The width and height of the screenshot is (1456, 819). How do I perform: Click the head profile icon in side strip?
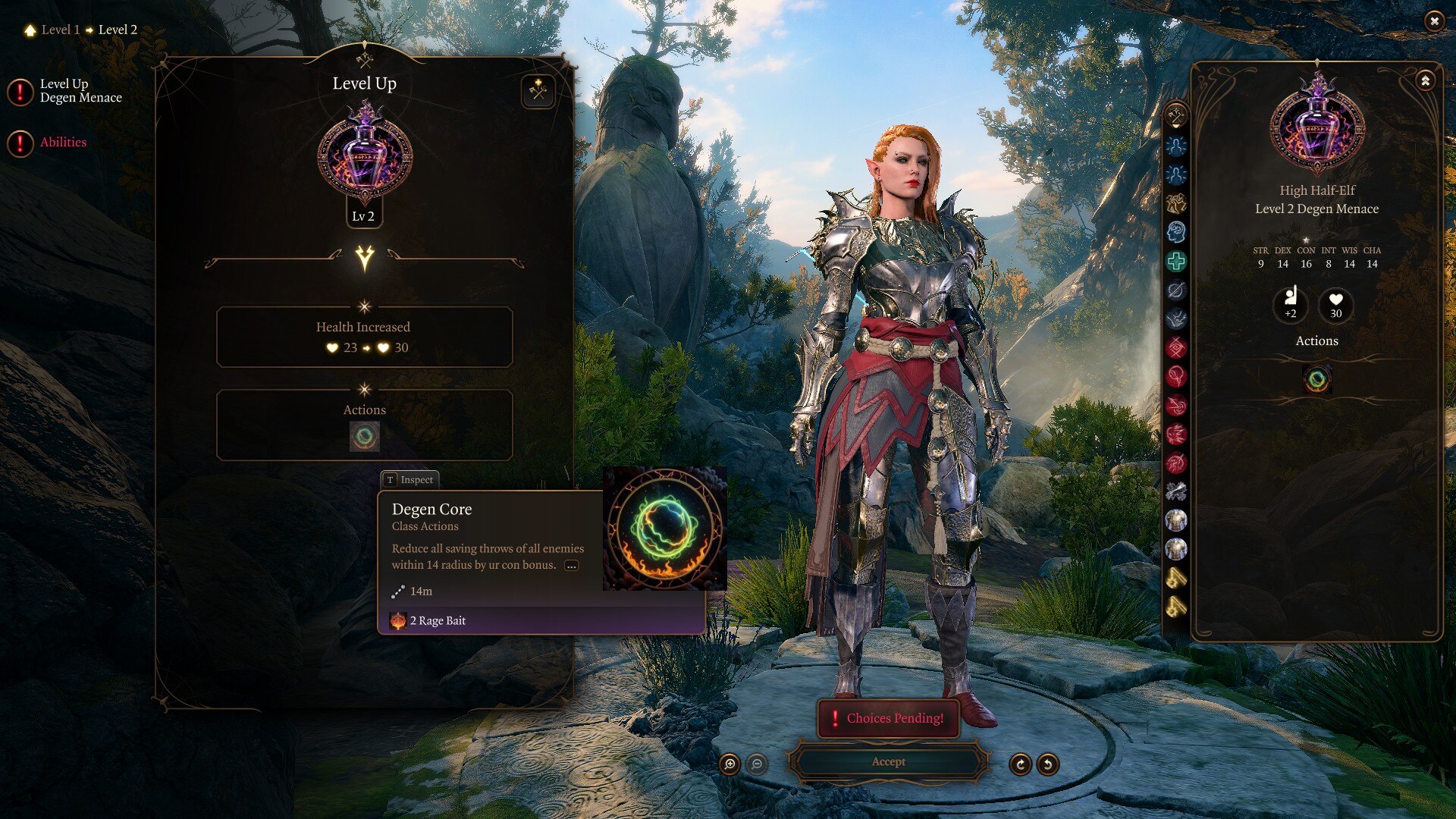pos(1176,232)
